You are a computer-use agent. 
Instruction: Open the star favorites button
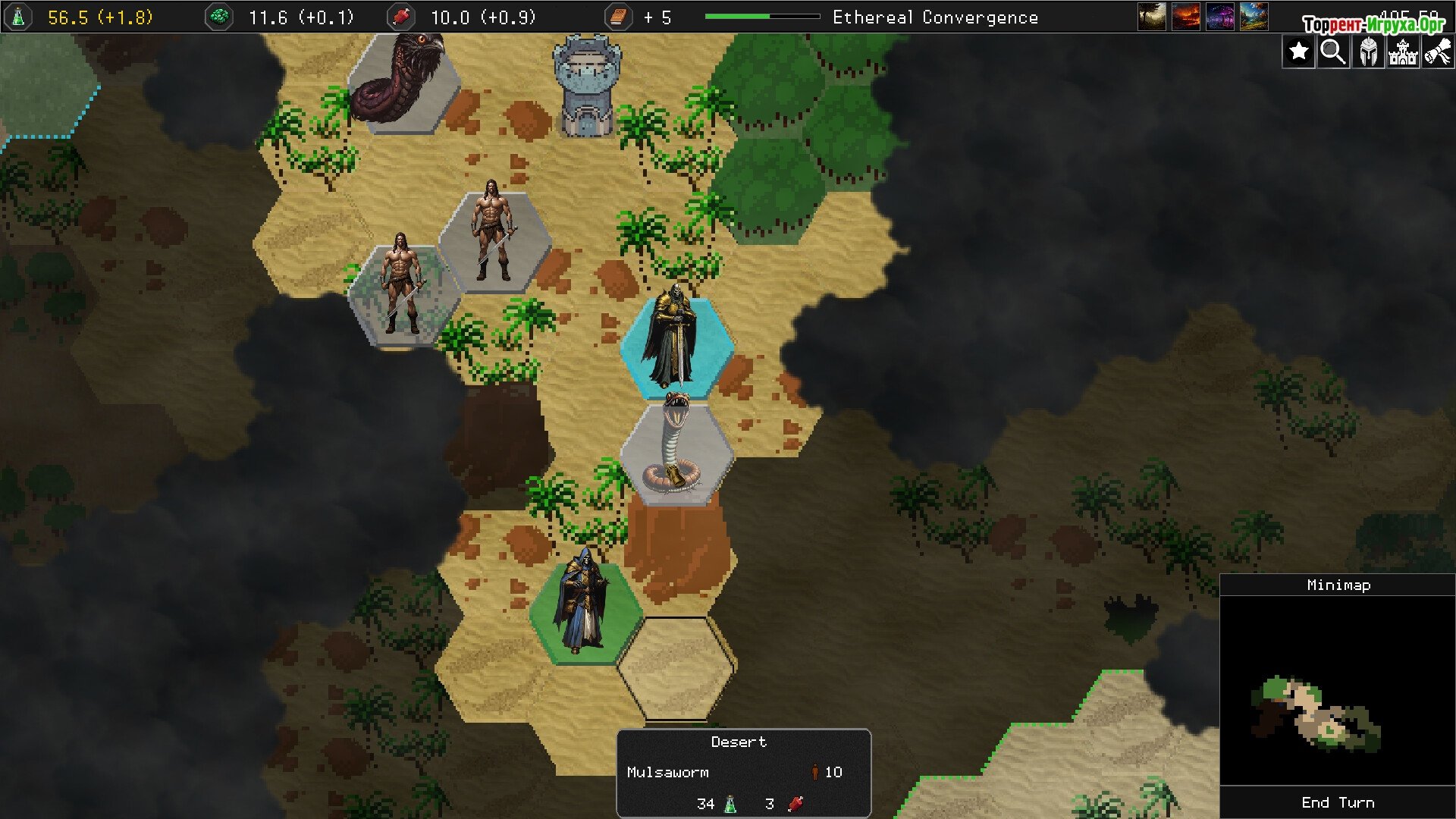pos(1298,52)
